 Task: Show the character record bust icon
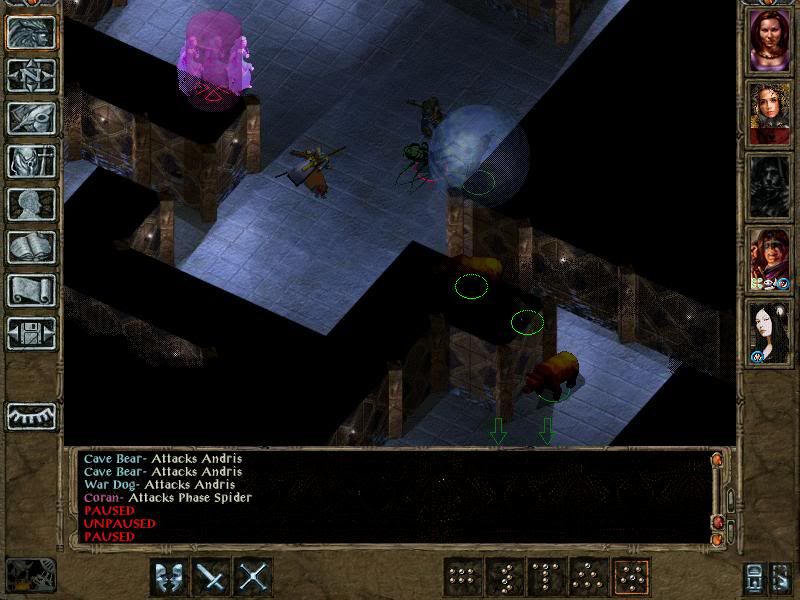tap(31, 204)
